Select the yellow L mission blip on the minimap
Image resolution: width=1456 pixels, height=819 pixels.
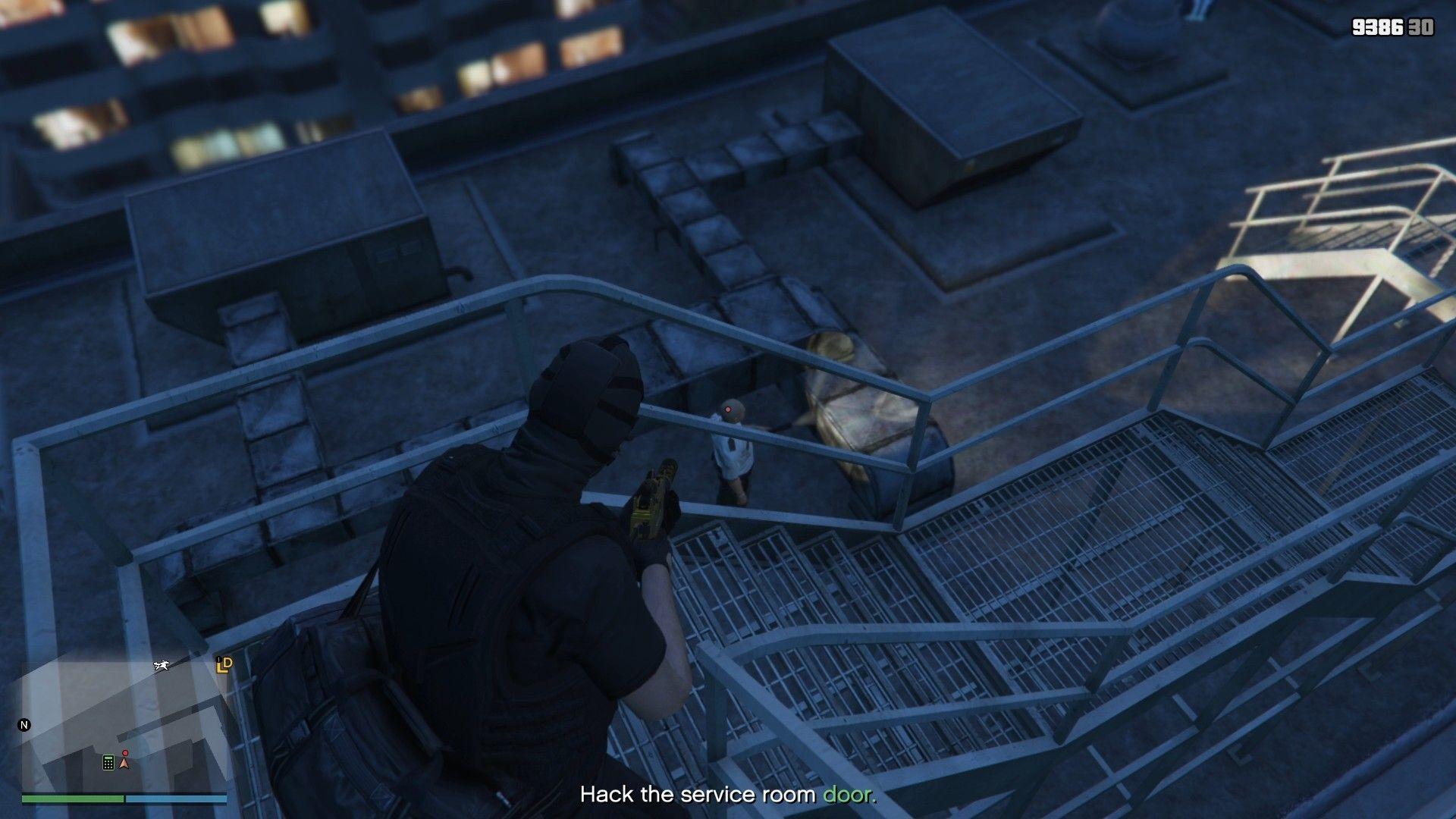(x=221, y=668)
